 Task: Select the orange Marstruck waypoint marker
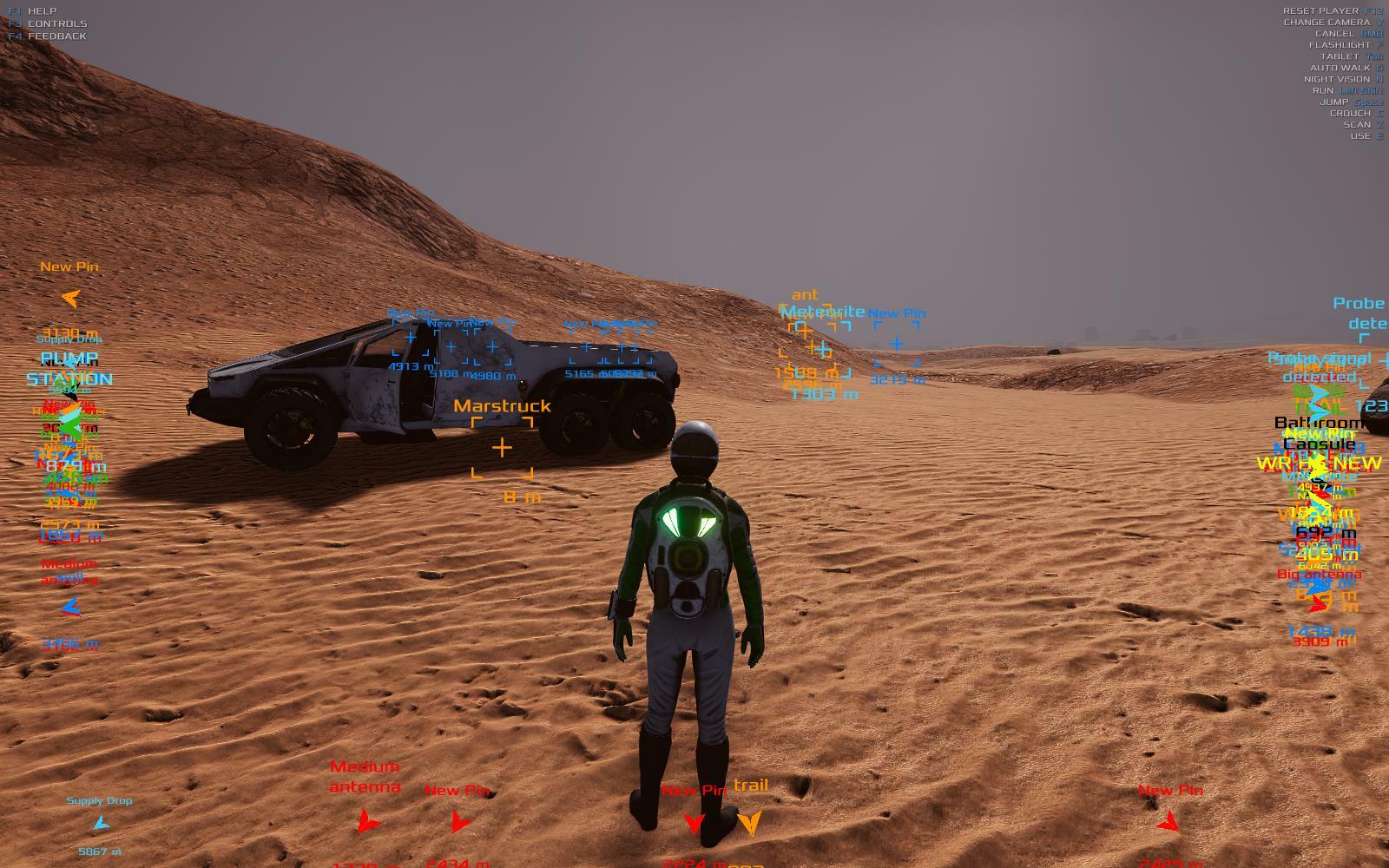click(x=502, y=448)
